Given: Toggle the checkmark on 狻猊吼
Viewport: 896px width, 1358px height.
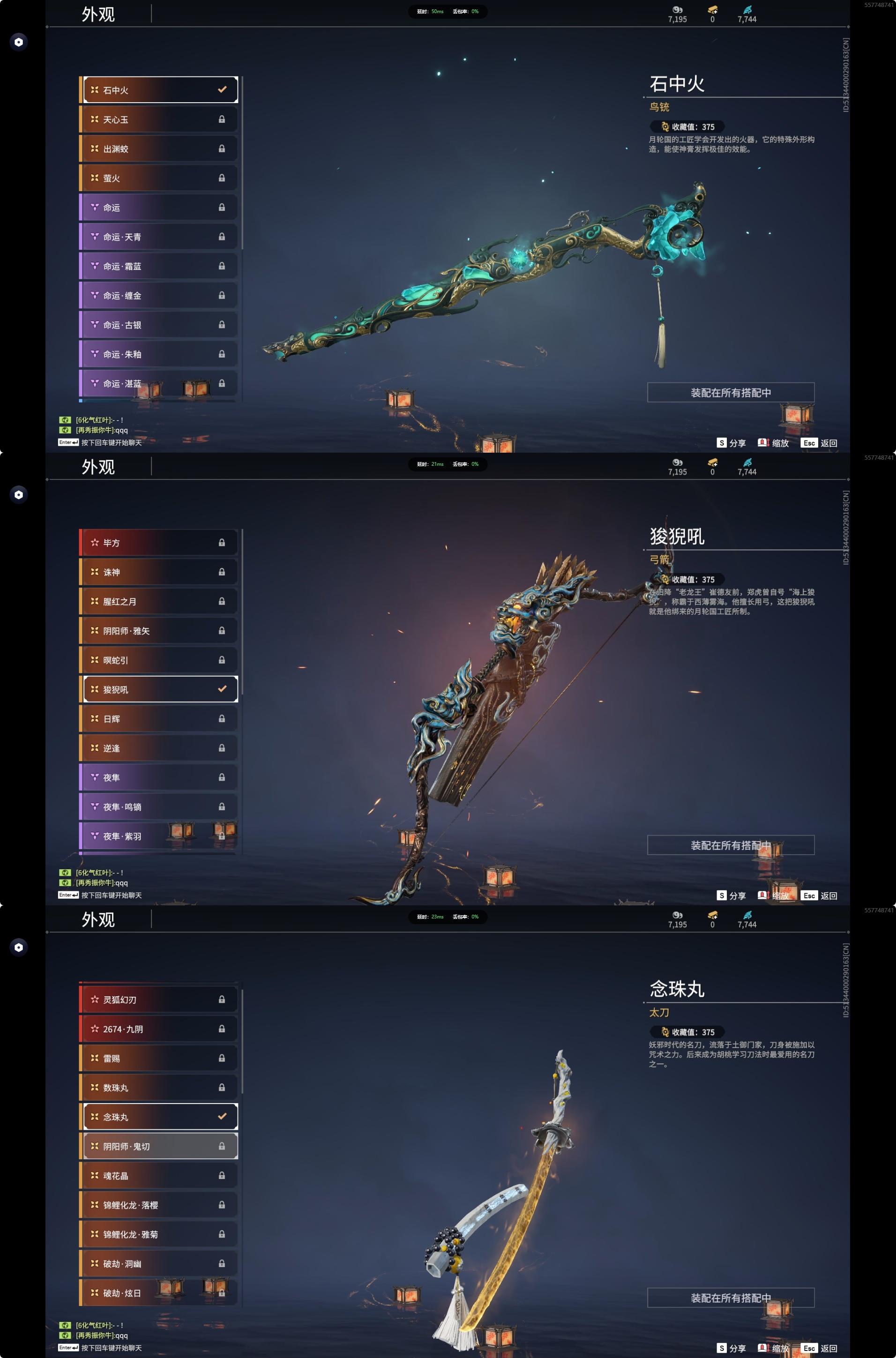Looking at the screenshot, I should 221,690.
